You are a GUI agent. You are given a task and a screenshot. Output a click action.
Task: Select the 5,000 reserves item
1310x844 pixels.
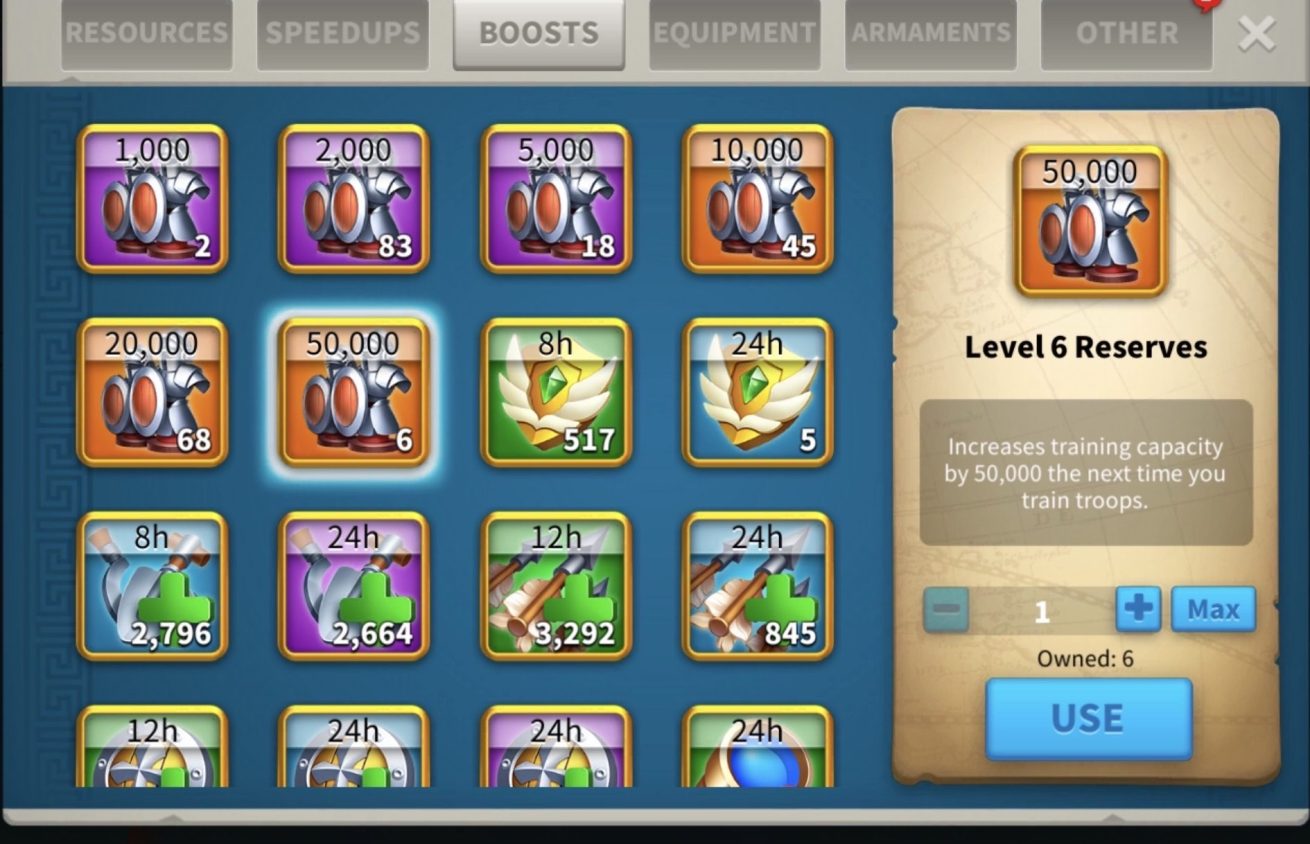tap(556, 199)
